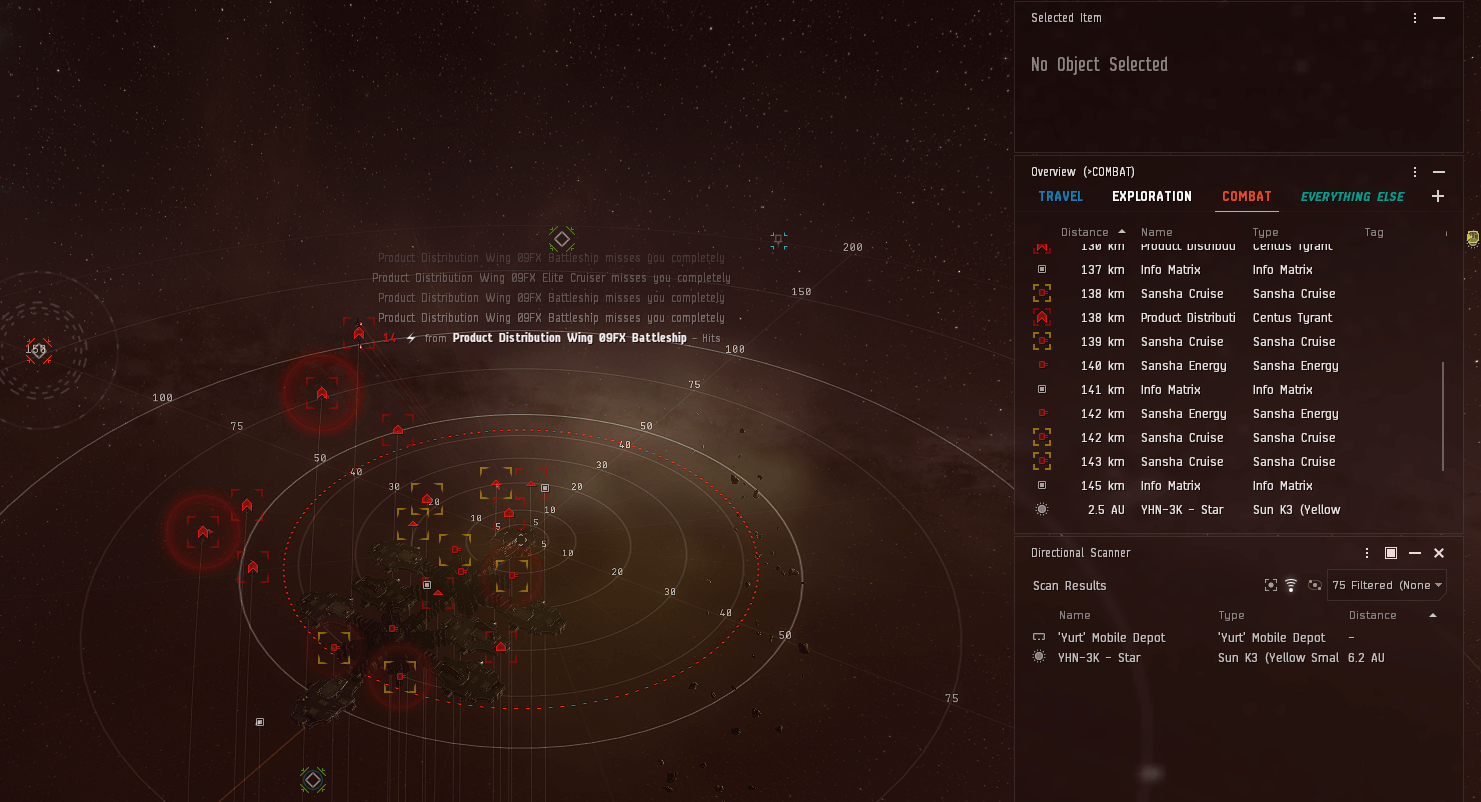The height and width of the screenshot is (802, 1481).
Task: Open the Selected Item panel options menu
Action: click(x=1414, y=17)
